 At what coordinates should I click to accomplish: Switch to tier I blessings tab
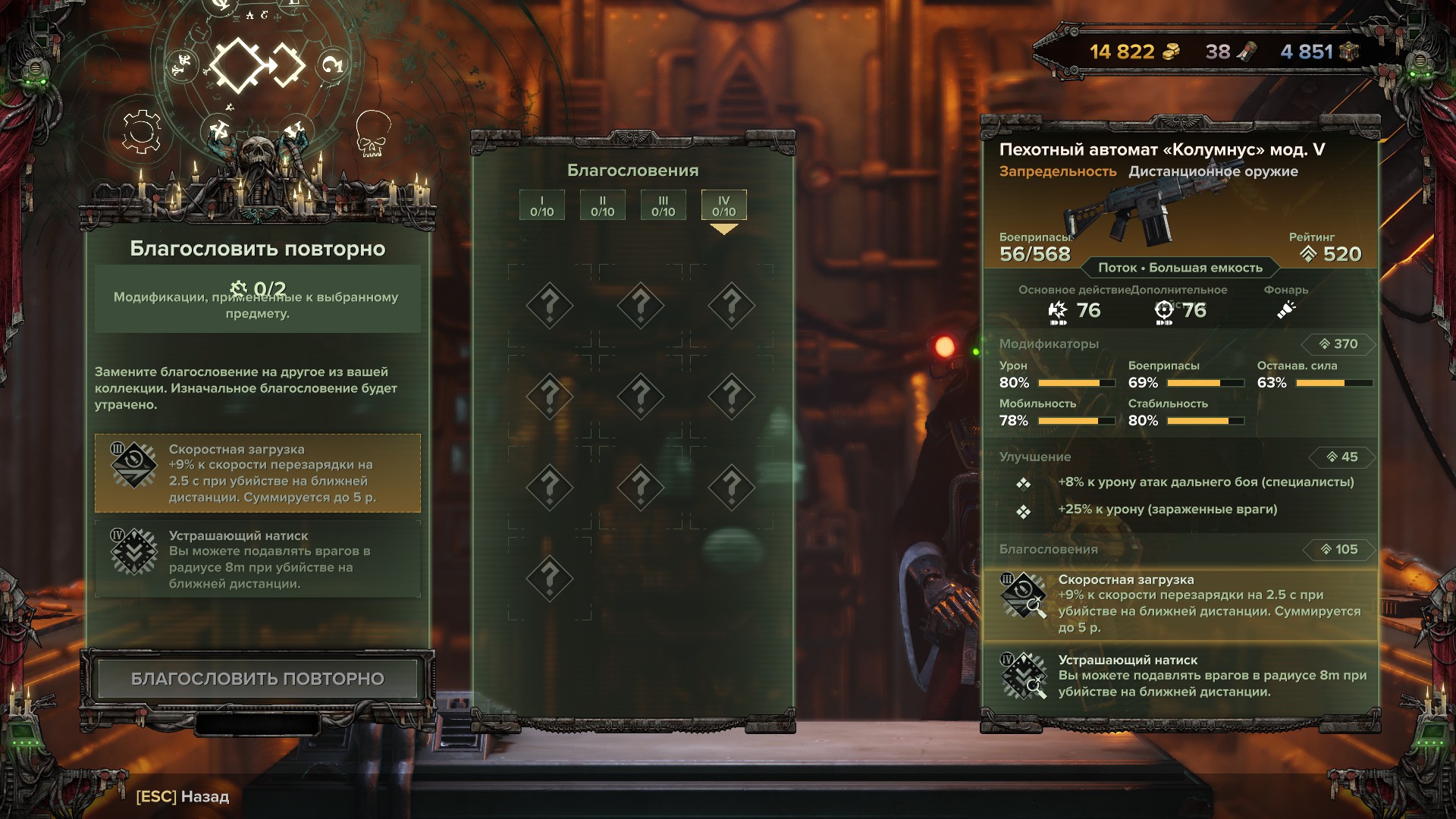point(541,206)
